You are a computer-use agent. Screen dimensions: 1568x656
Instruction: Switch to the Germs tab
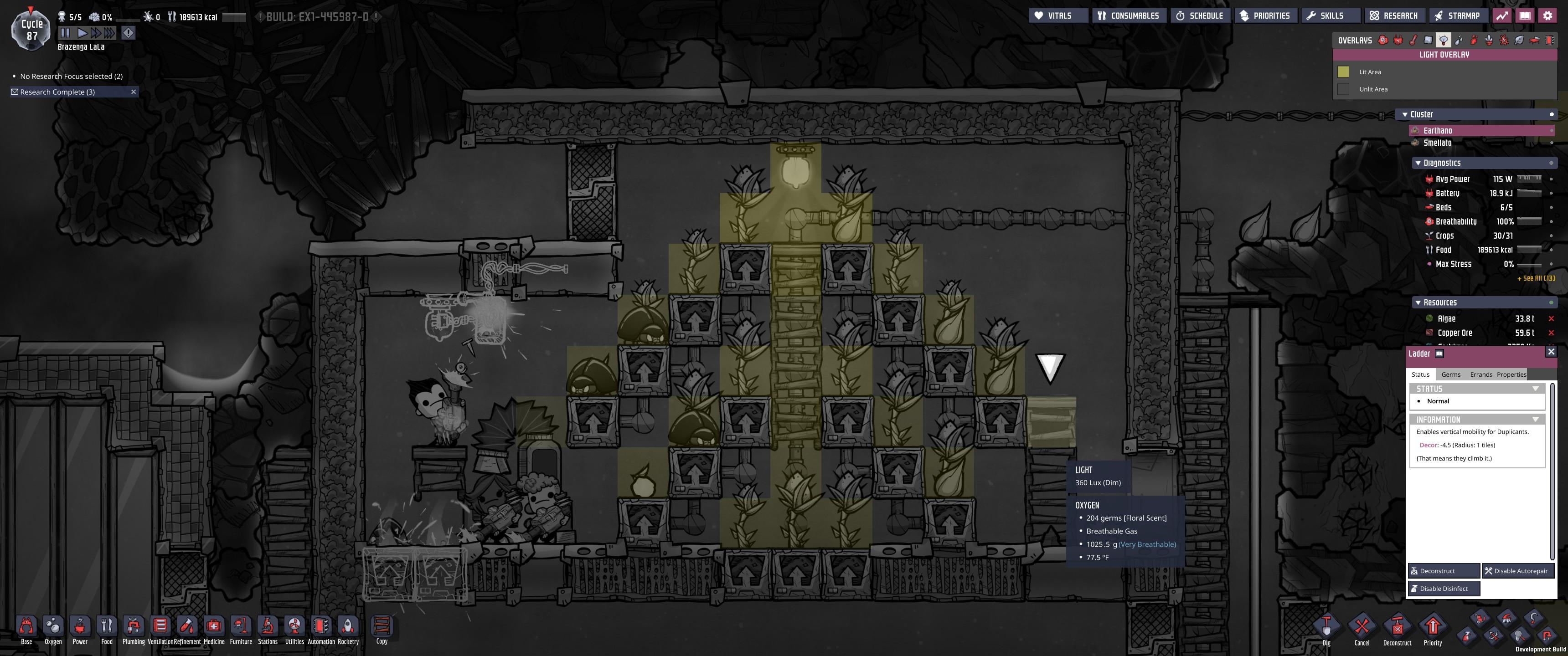[1450, 374]
